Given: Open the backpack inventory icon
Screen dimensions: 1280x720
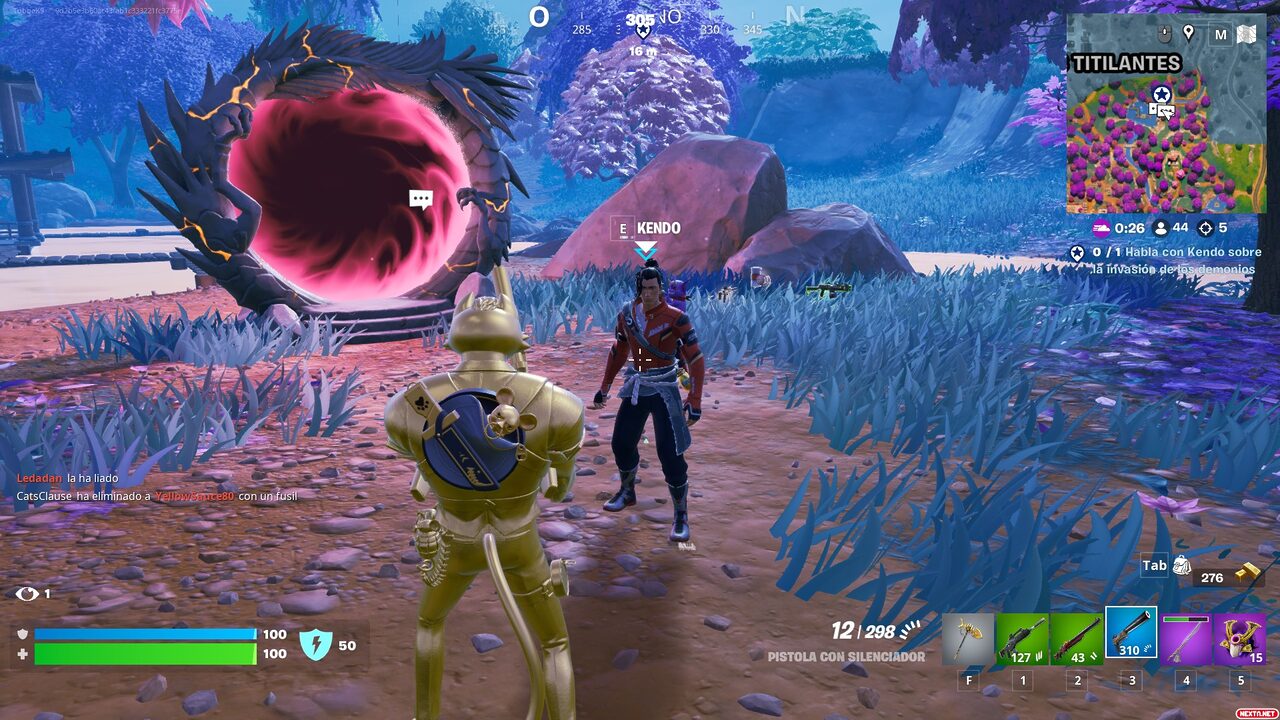Looking at the screenshot, I should (x=1182, y=566).
